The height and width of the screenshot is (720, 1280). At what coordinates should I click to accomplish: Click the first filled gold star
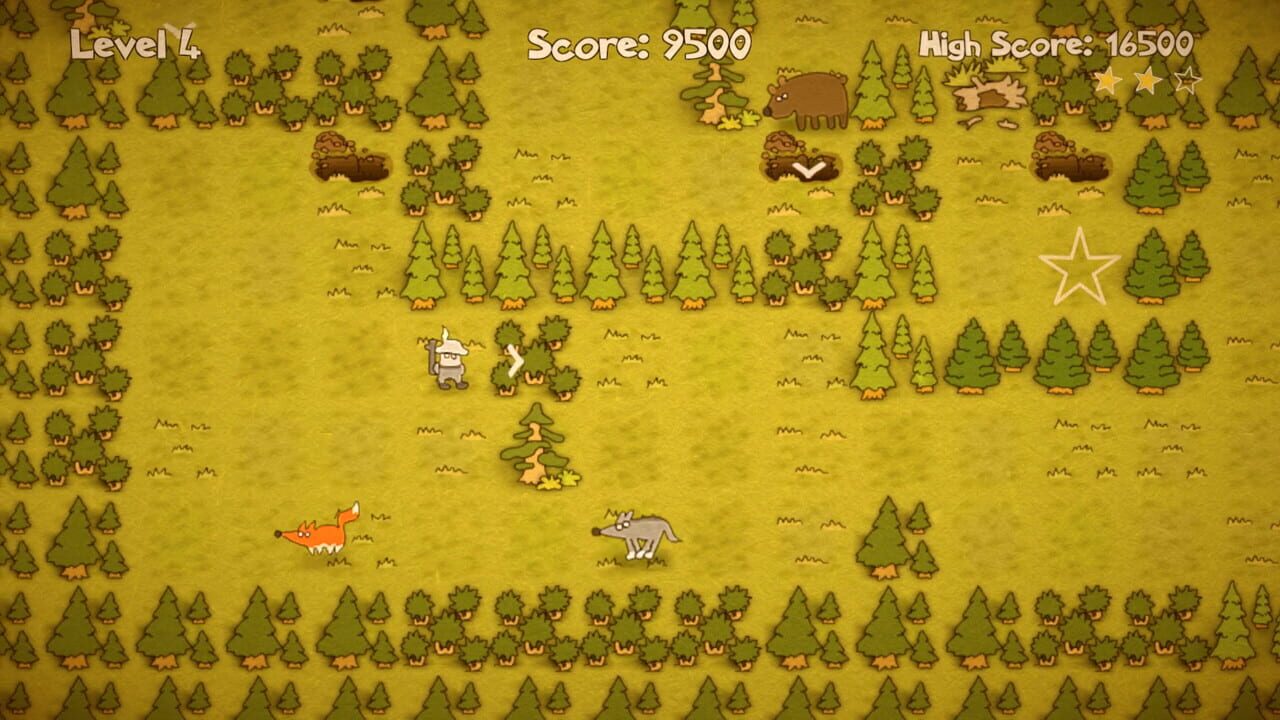tap(1110, 81)
